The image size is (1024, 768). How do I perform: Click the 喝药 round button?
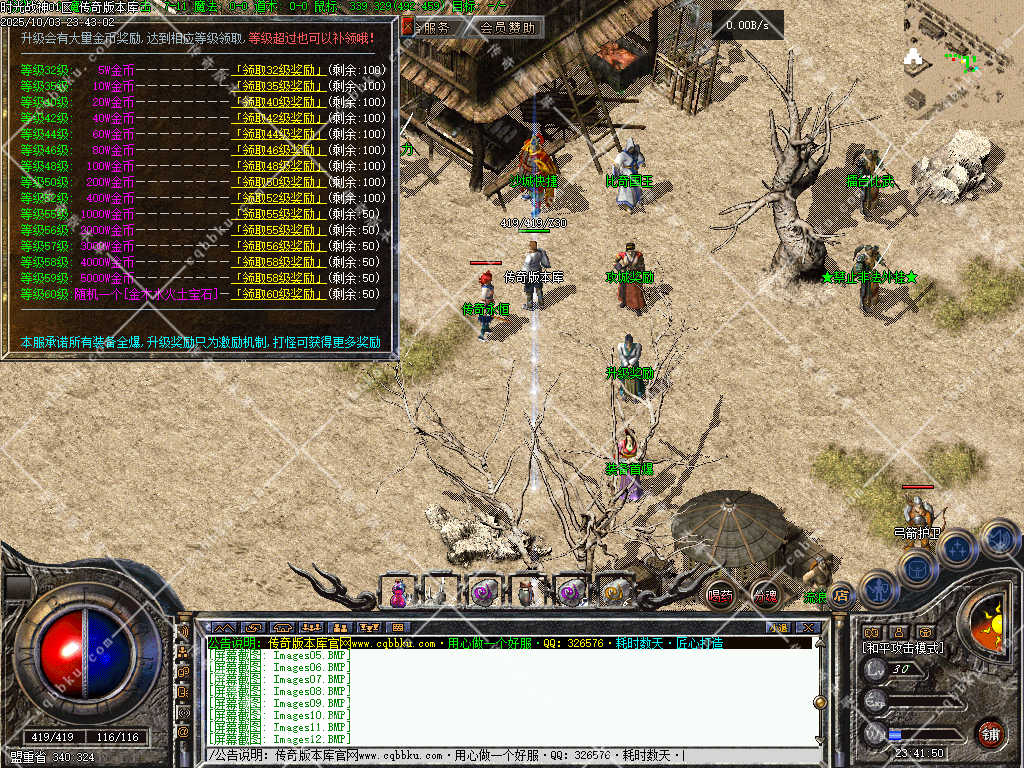click(720, 595)
